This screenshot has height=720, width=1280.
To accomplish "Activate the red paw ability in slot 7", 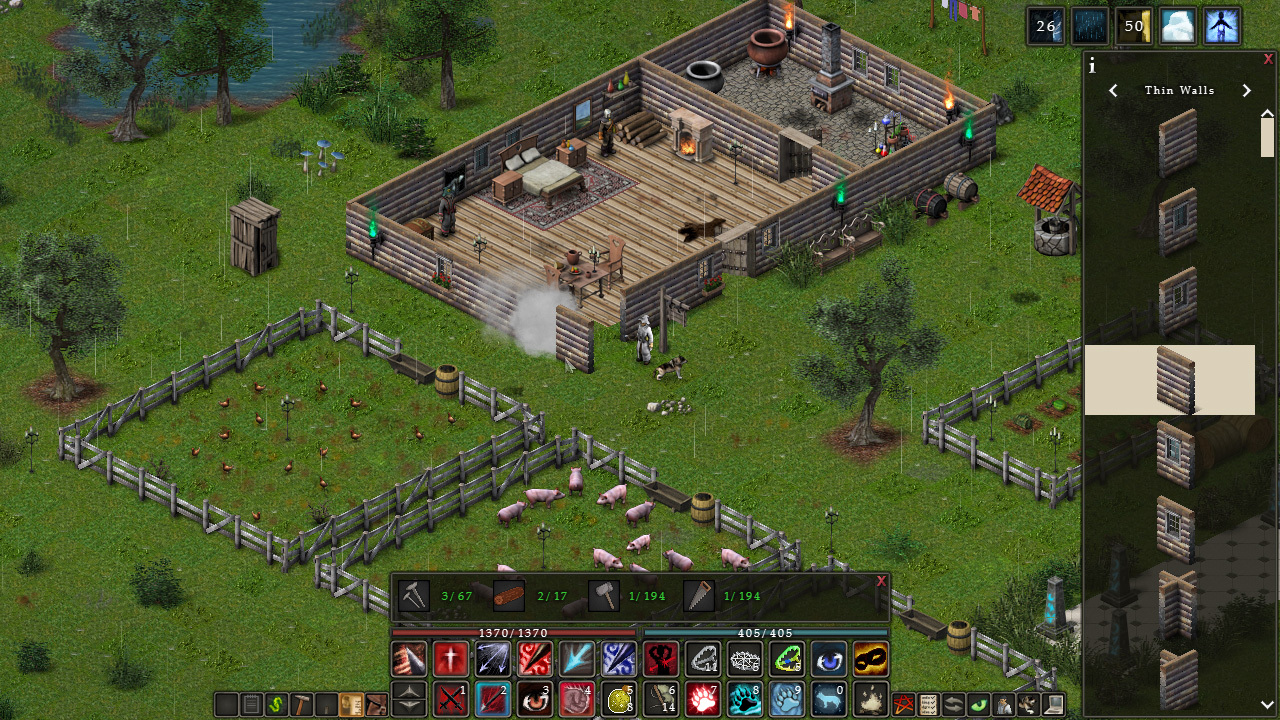I will [x=703, y=699].
